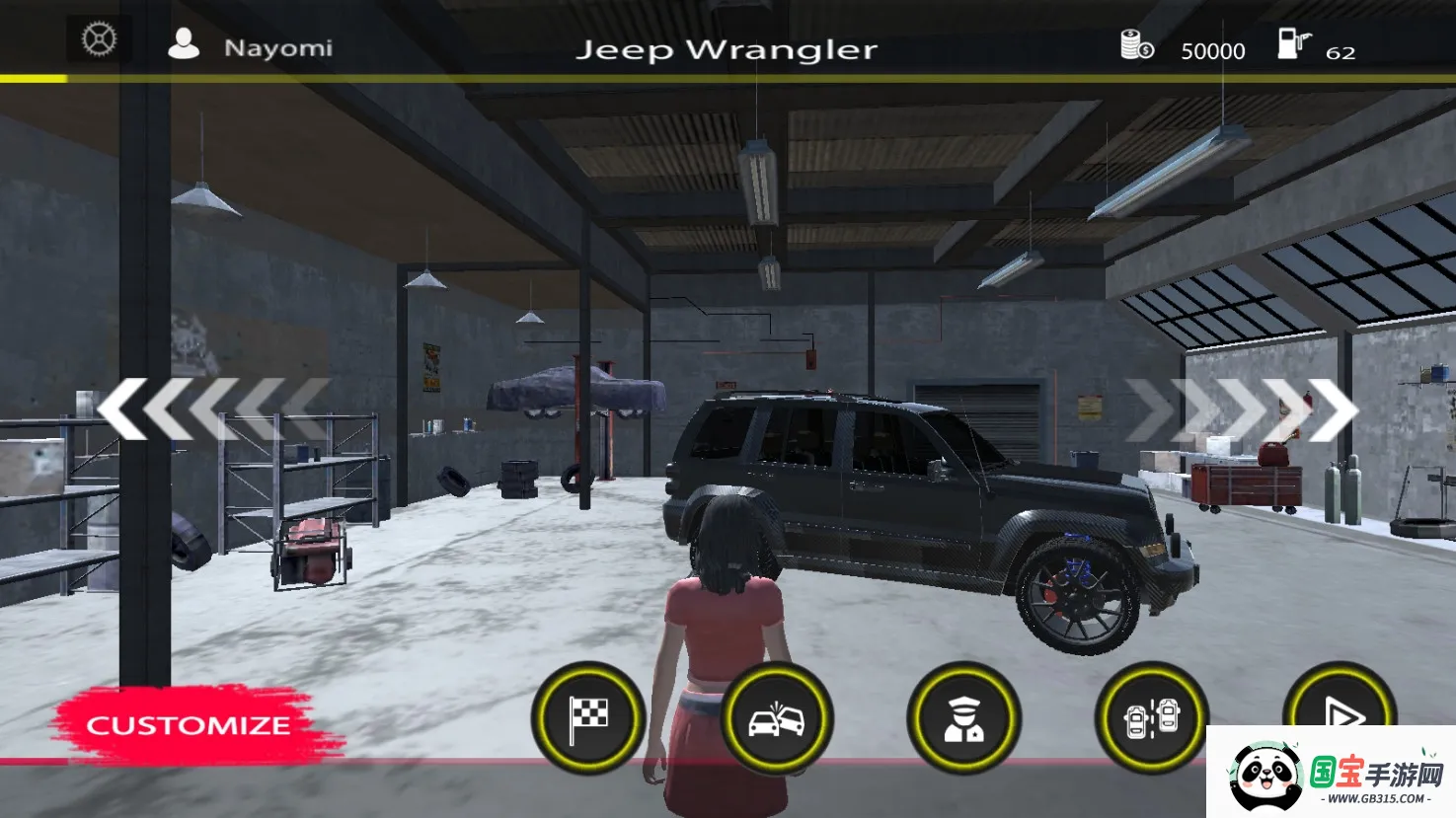The width and height of the screenshot is (1456, 818).
Task: Click the Nayomi player profile icon
Action: point(183,44)
